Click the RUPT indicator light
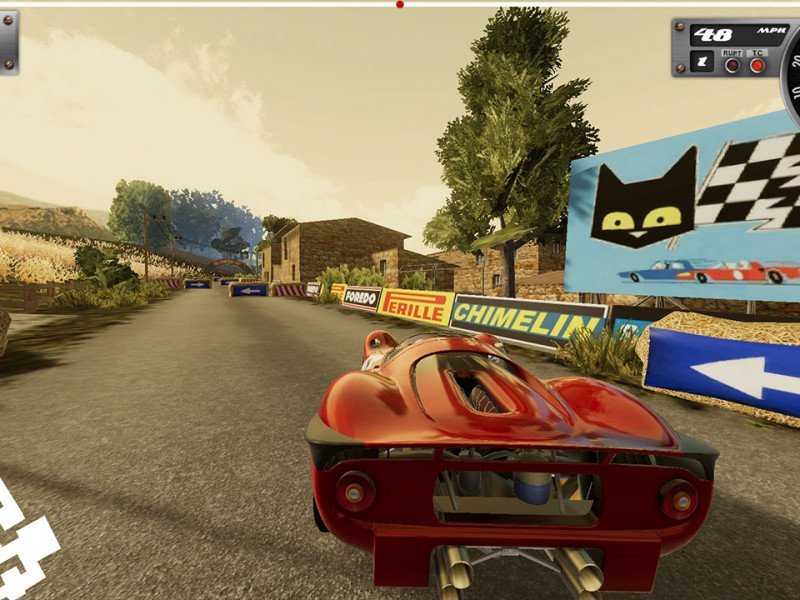This screenshot has width=800, height=600. click(x=732, y=65)
